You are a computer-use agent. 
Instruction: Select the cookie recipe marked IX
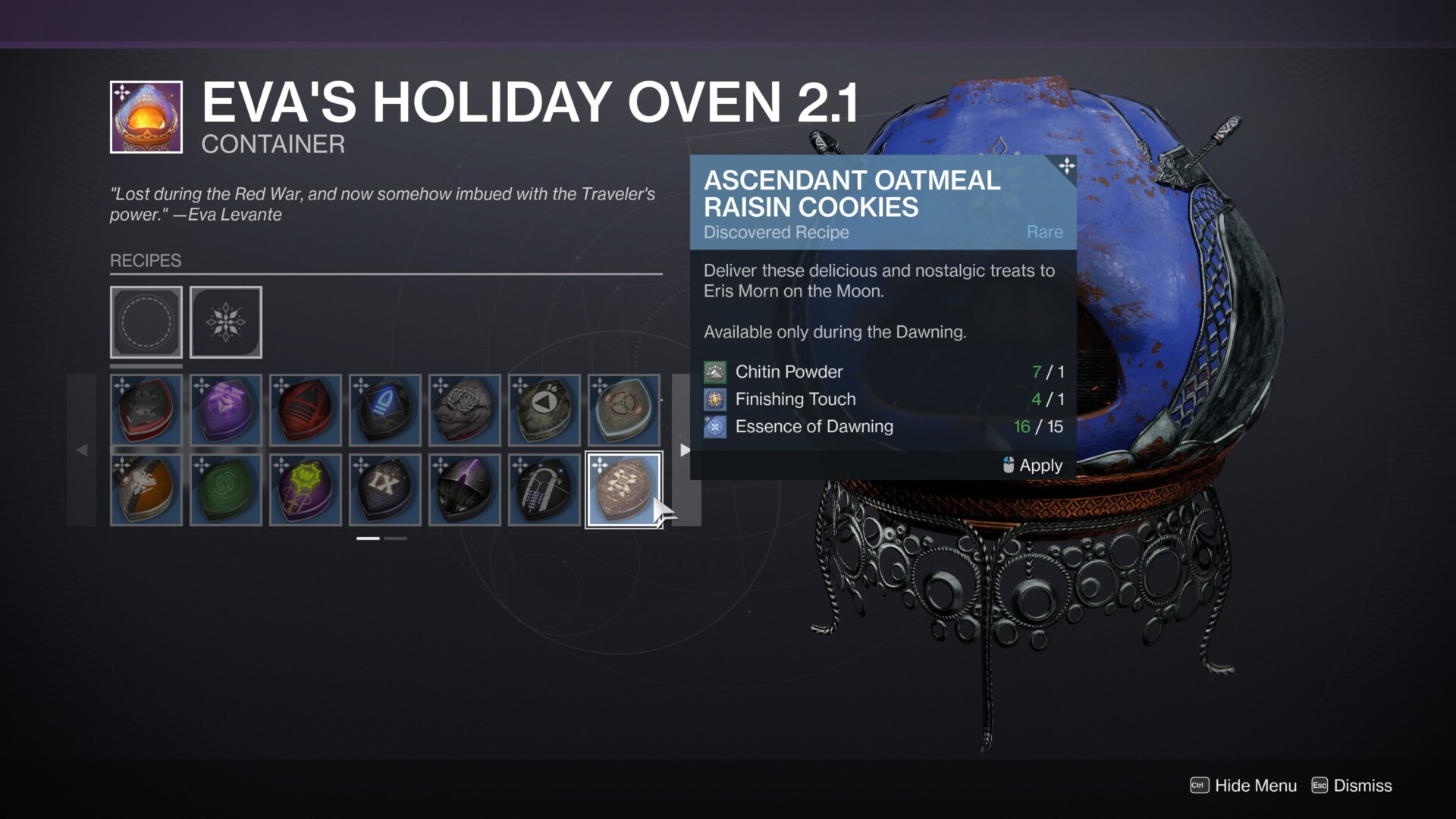385,488
